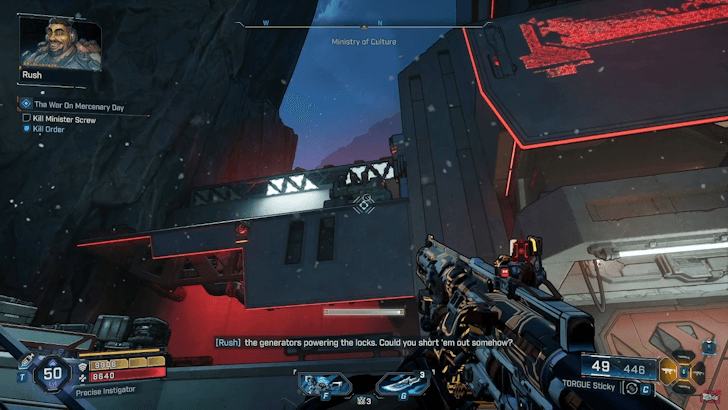Click the compass bar at top
This screenshot has height=410, width=728.
point(364,25)
